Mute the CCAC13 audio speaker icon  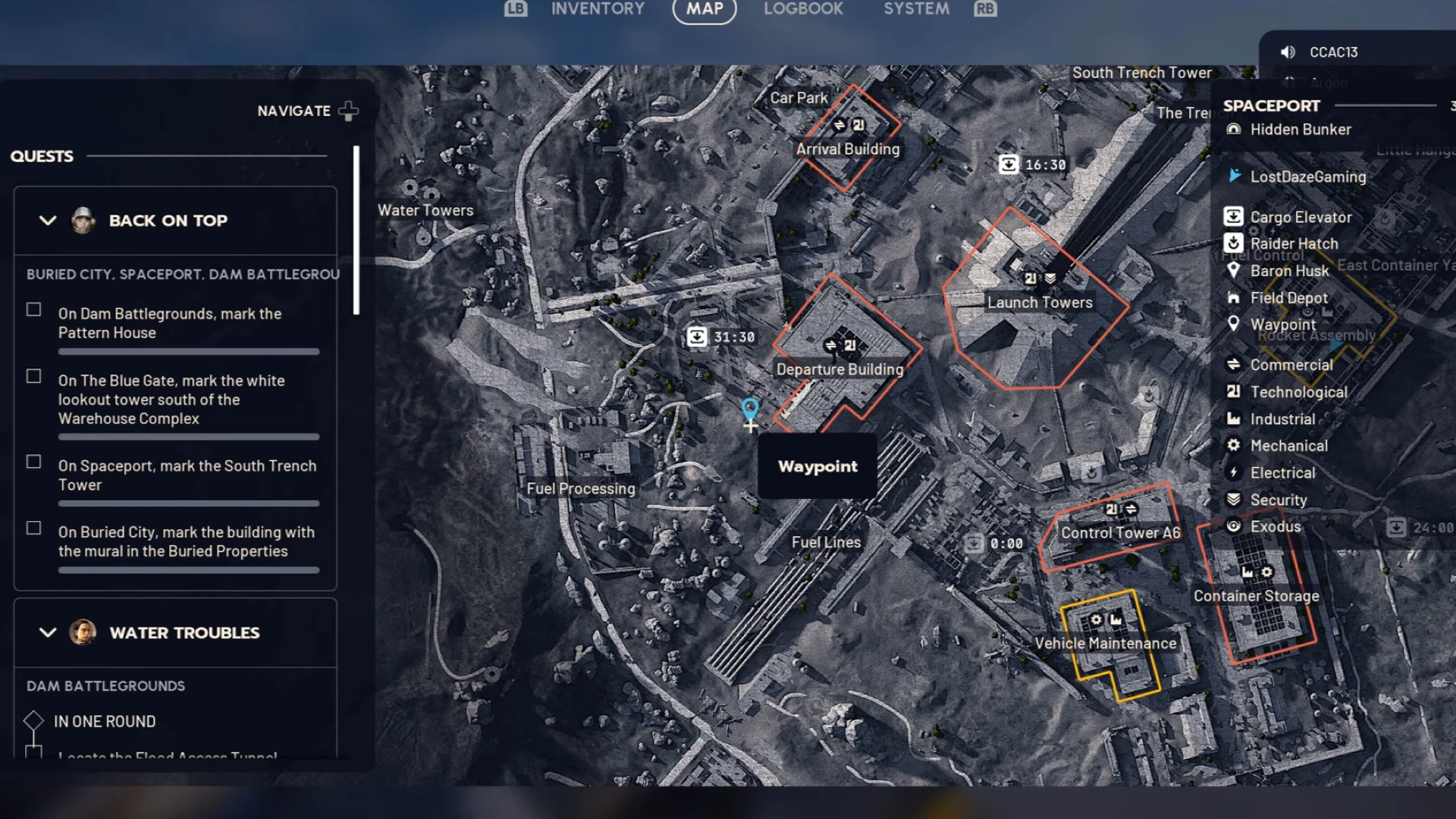(1286, 52)
